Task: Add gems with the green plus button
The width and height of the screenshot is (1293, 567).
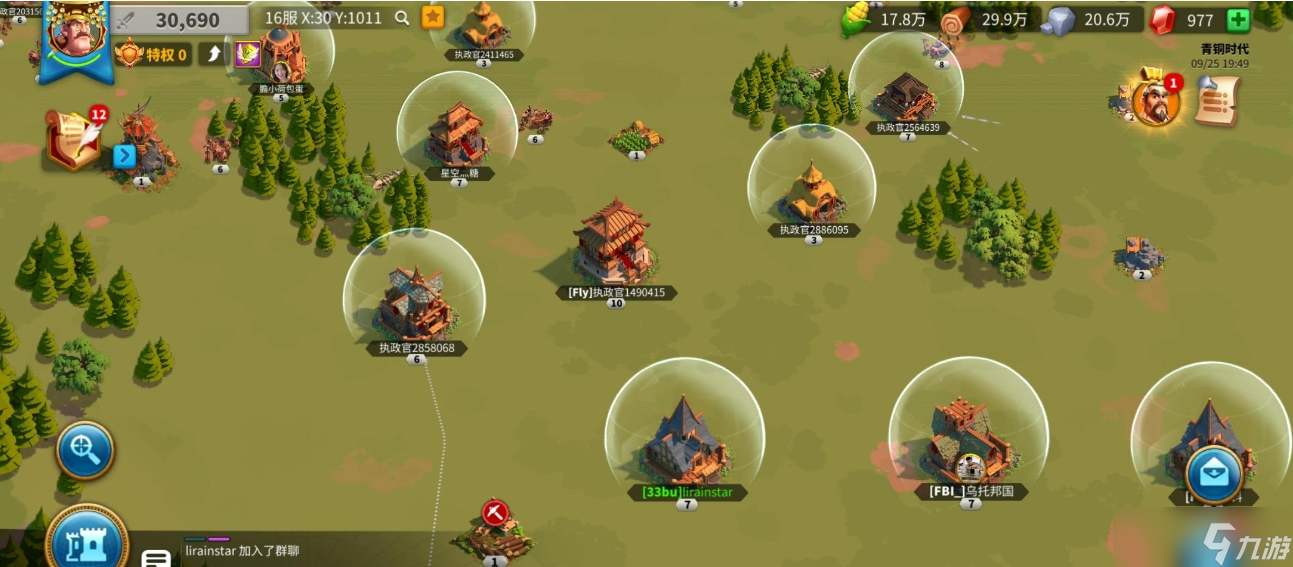Action: (1237, 20)
